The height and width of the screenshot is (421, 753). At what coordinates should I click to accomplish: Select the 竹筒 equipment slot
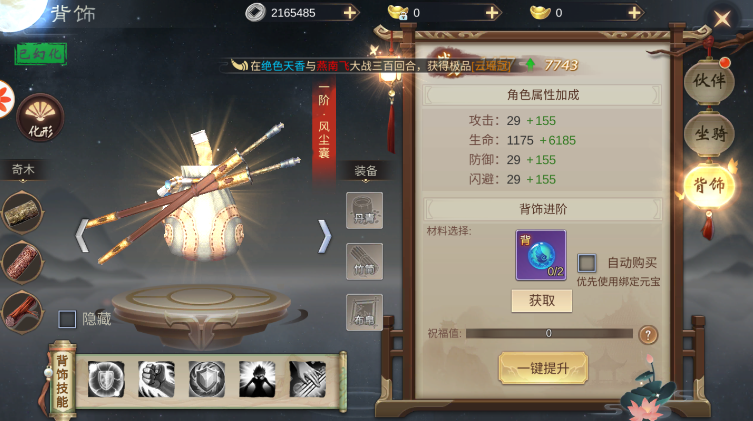364,261
